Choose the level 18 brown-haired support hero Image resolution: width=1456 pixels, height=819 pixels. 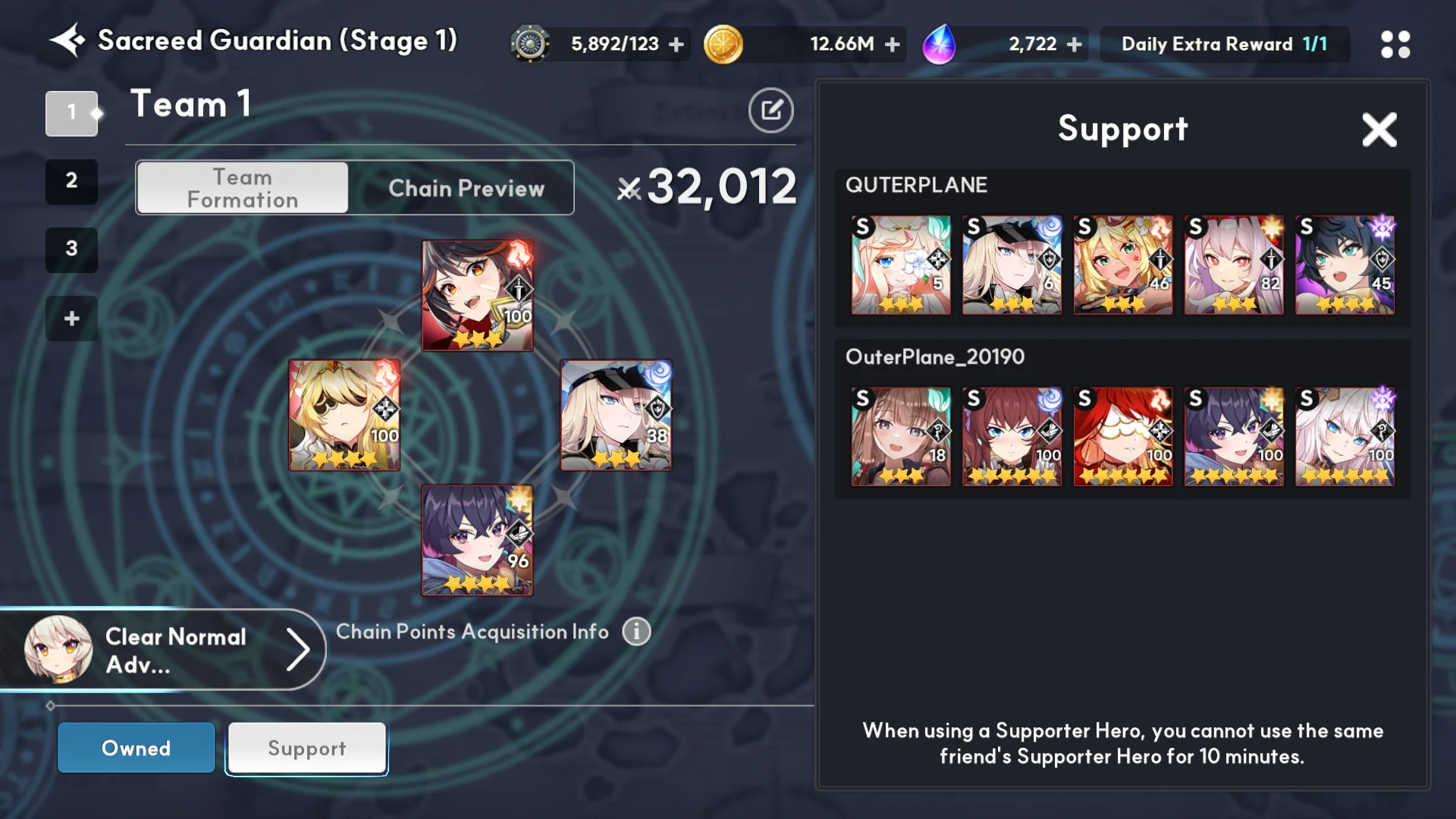(x=900, y=437)
